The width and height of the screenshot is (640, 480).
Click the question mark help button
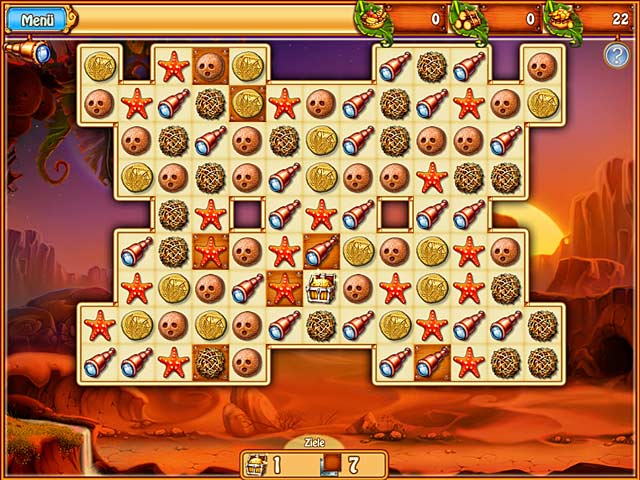tap(616, 55)
